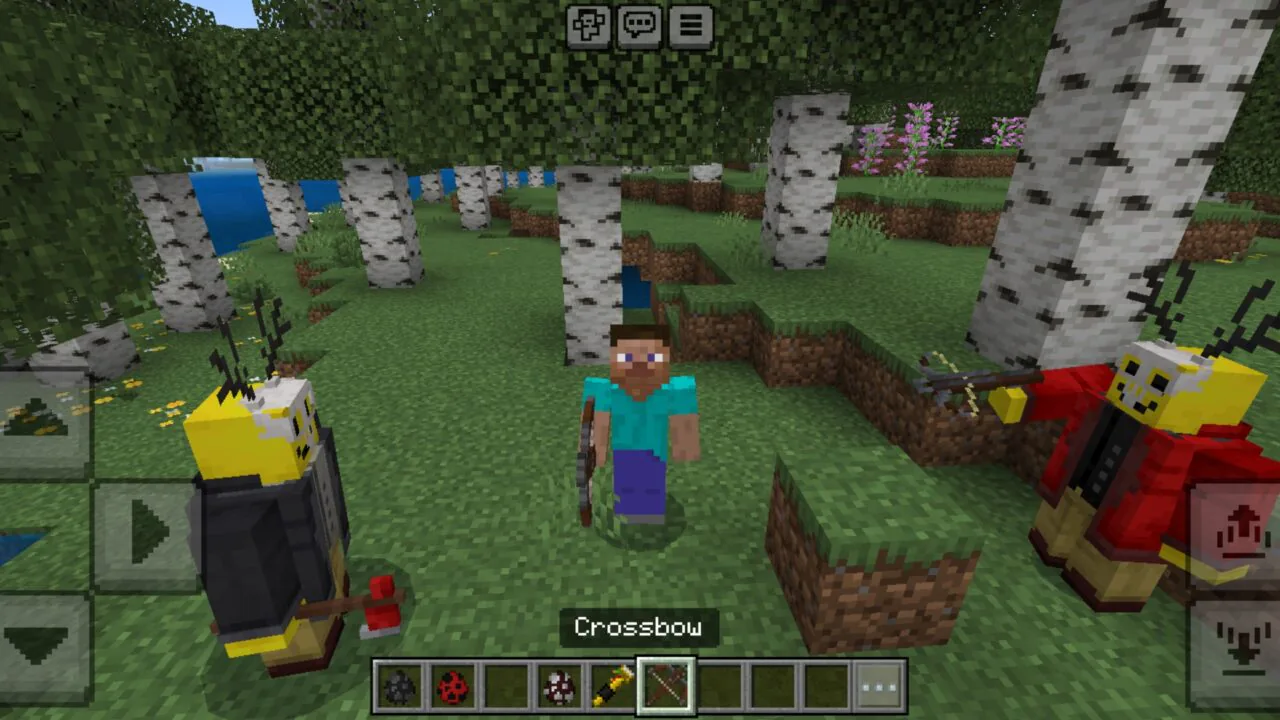Open the pause menu hamburger button

(x=691, y=26)
